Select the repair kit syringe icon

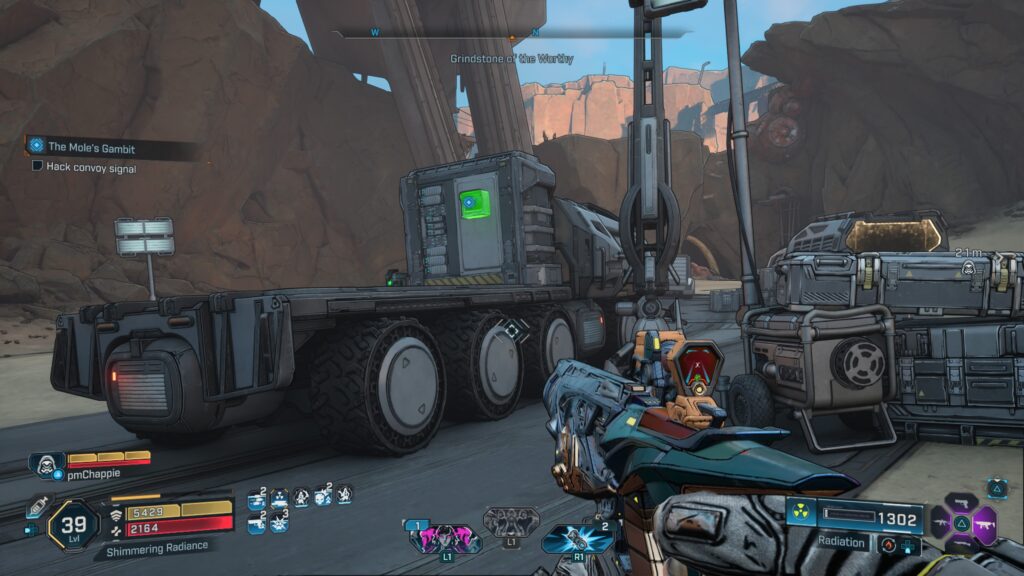click(x=38, y=506)
